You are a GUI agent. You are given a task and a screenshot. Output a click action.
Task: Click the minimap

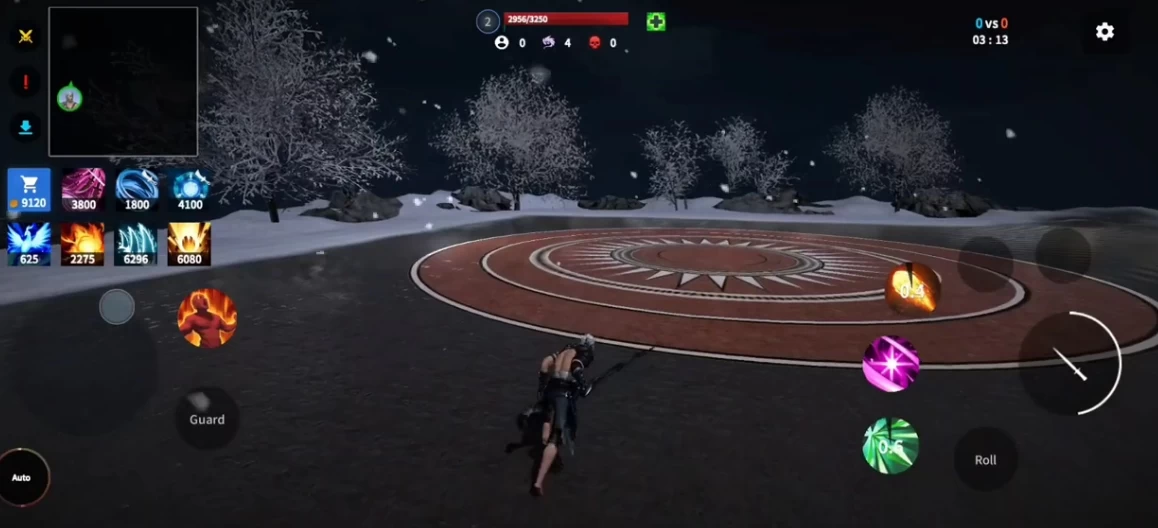tap(123, 82)
